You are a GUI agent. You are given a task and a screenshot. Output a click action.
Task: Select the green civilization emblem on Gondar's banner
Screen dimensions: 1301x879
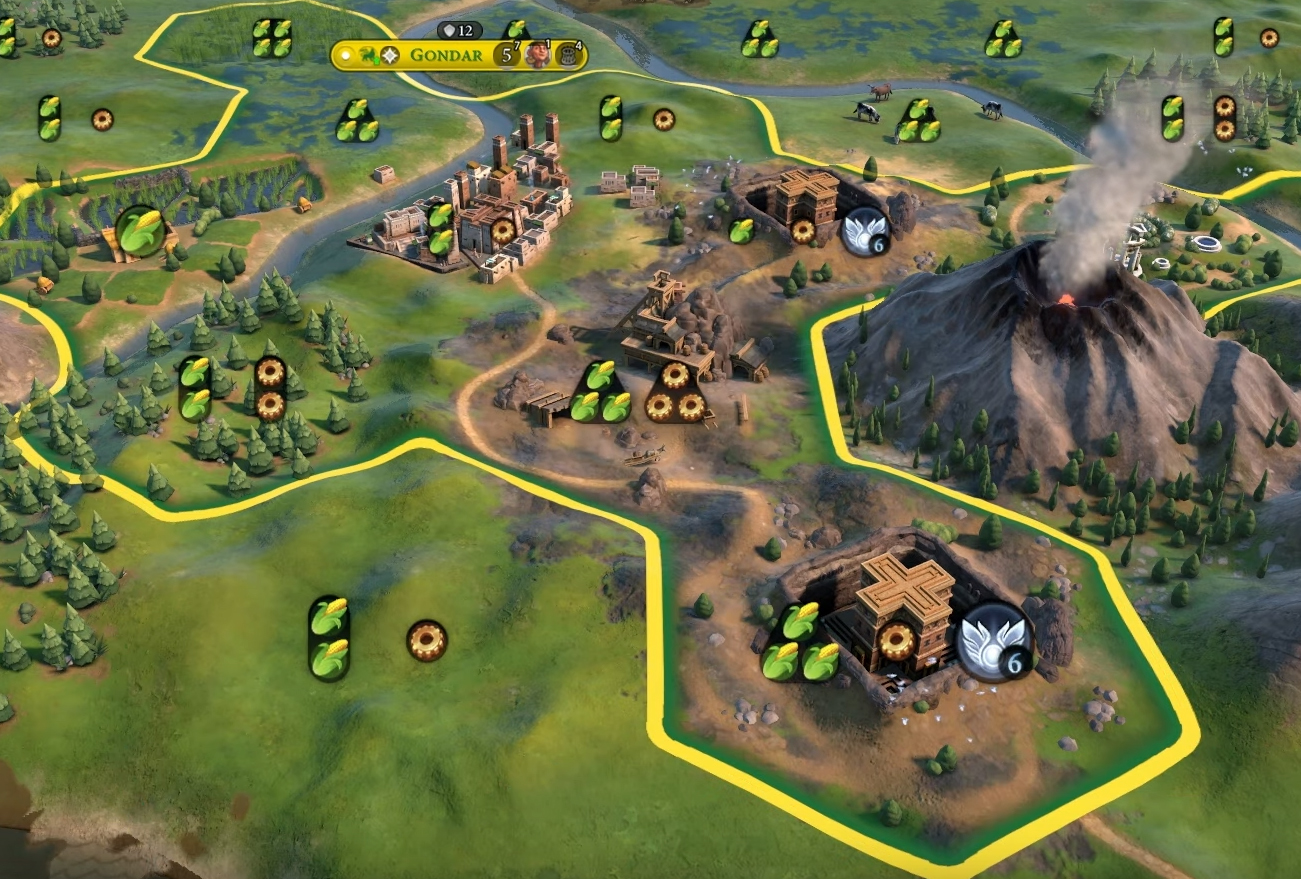[x=367, y=55]
